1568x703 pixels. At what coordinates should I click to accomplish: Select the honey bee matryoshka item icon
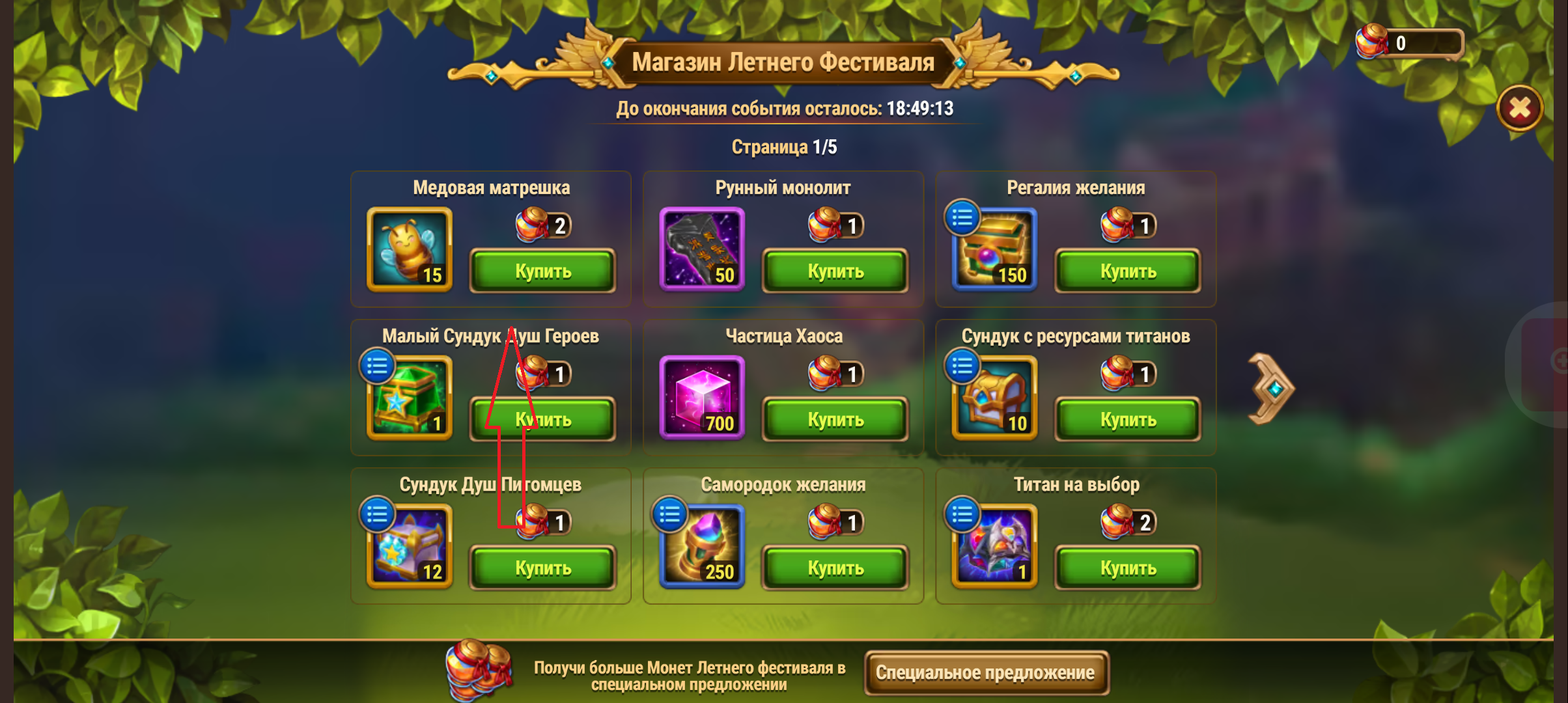click(410, 249)
